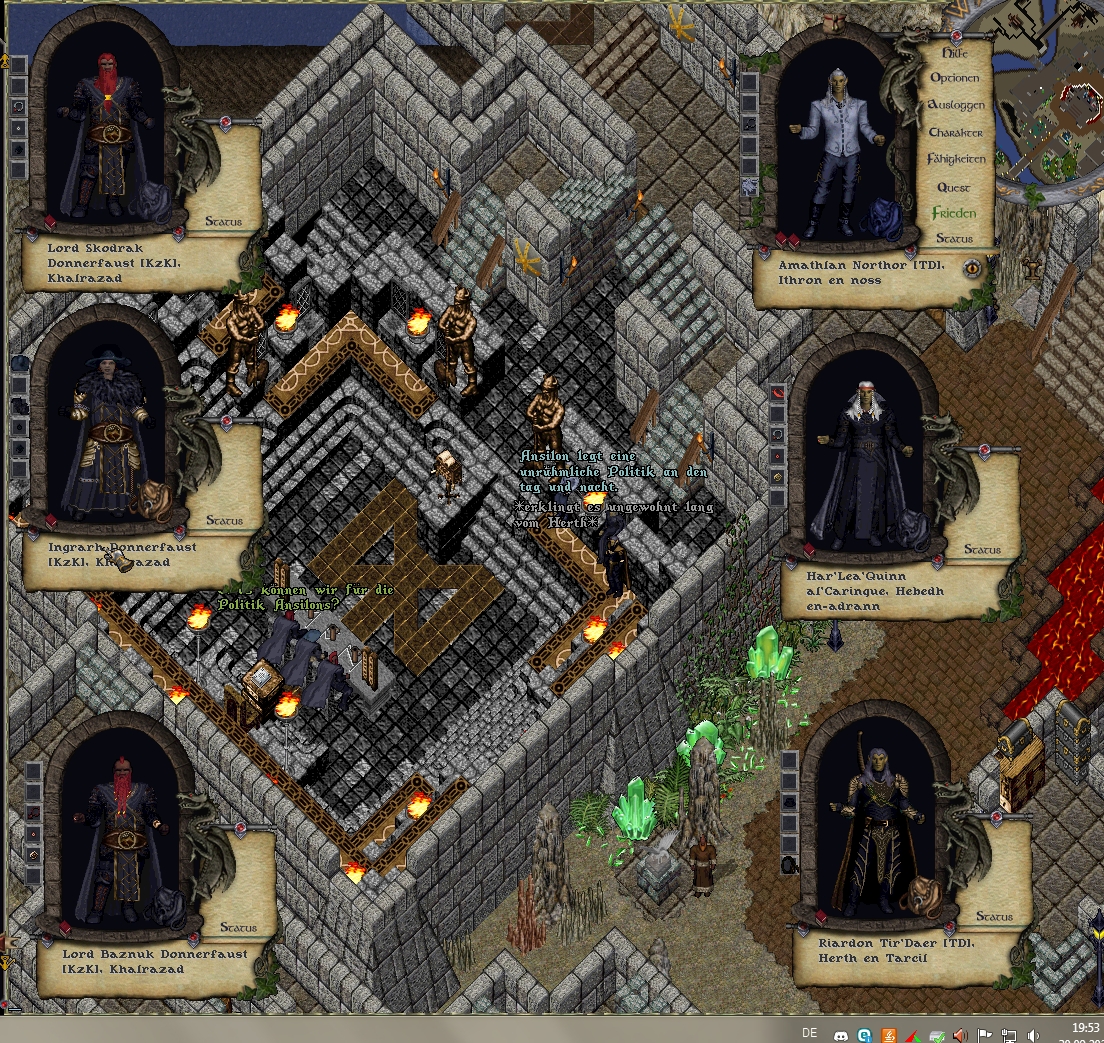Toggle the green Frieden peace mode
This screenshot has height=1043, width=1104.
click(x=954, y=213)
